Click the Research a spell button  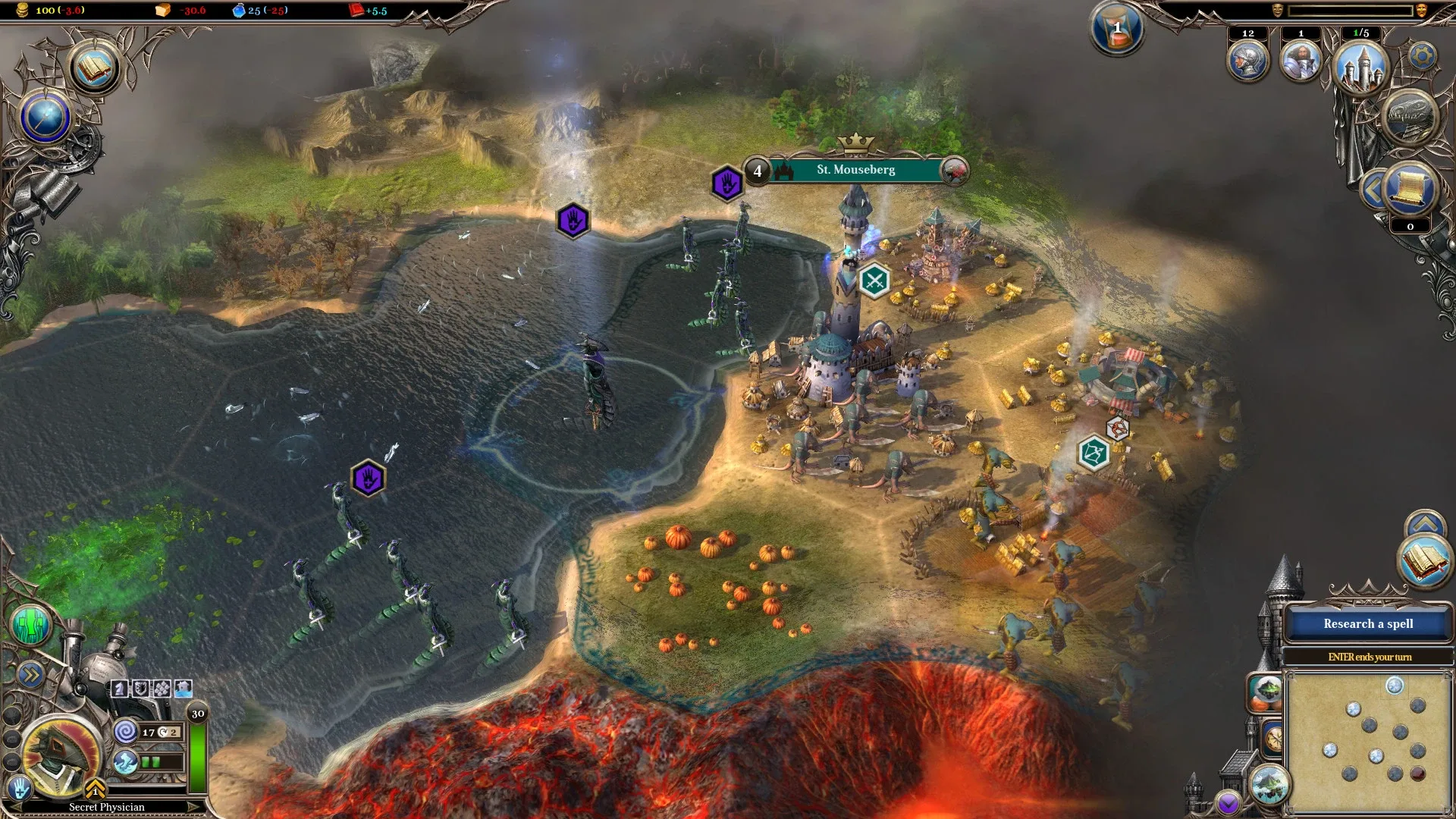pyautogui.click(x=1368, y=624)
